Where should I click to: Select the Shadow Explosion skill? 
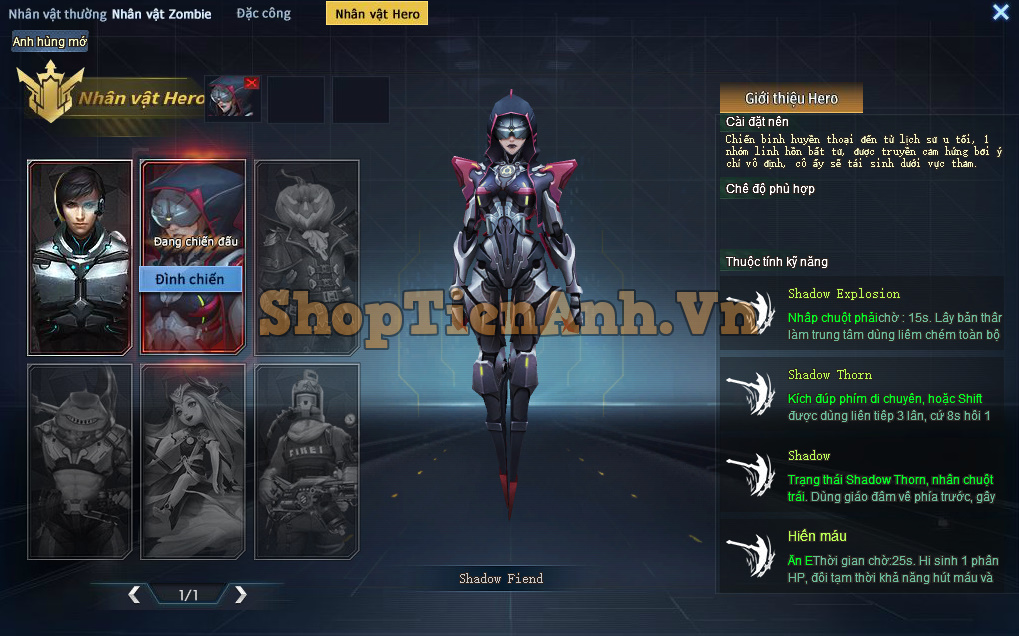(860, 314)
